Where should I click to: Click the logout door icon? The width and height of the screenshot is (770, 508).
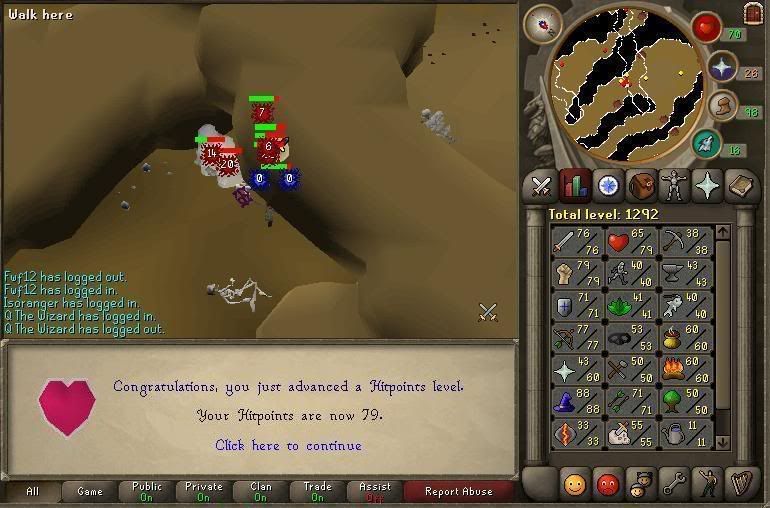753,13
